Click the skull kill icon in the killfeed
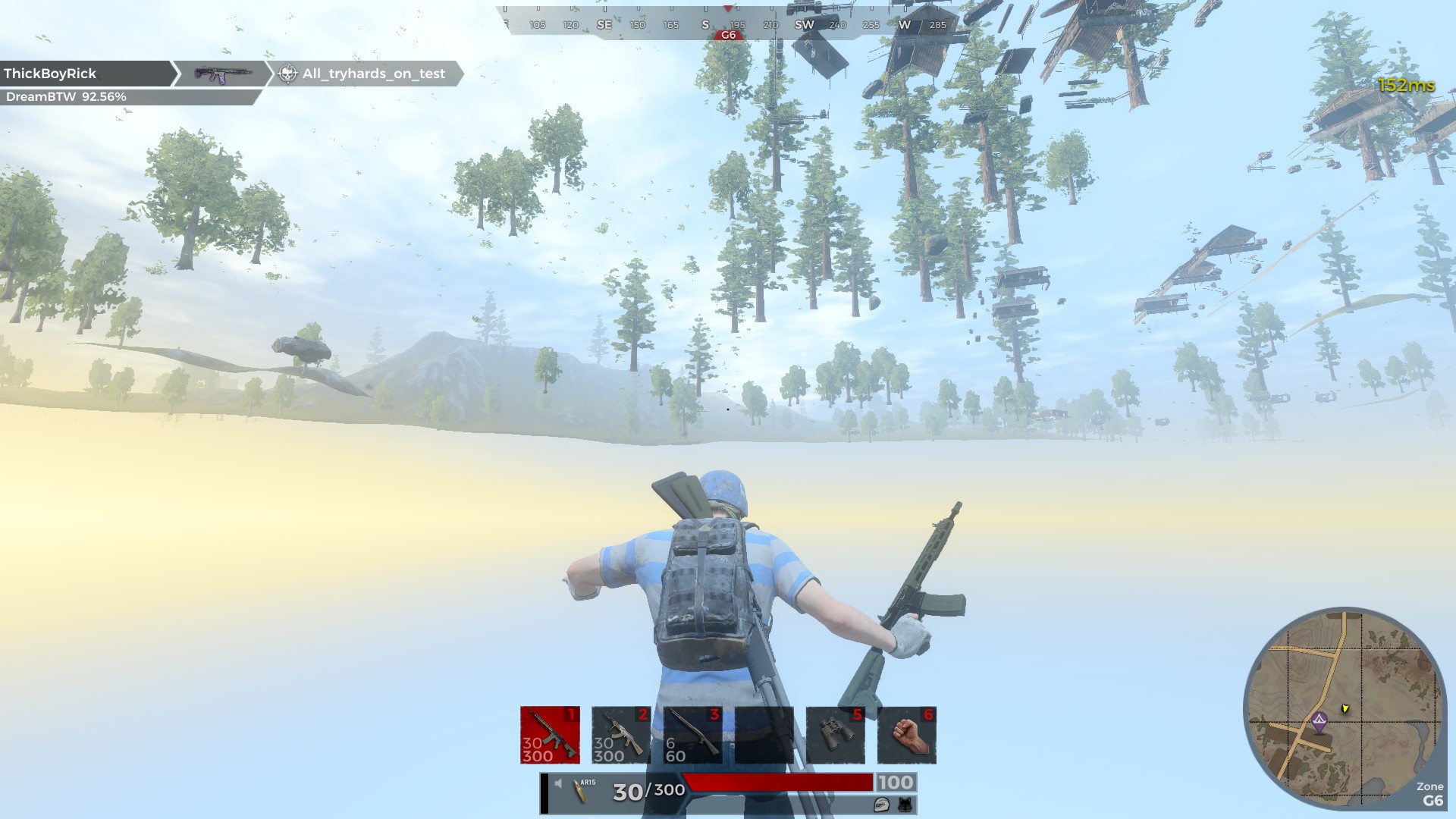 tap(287, 74)
